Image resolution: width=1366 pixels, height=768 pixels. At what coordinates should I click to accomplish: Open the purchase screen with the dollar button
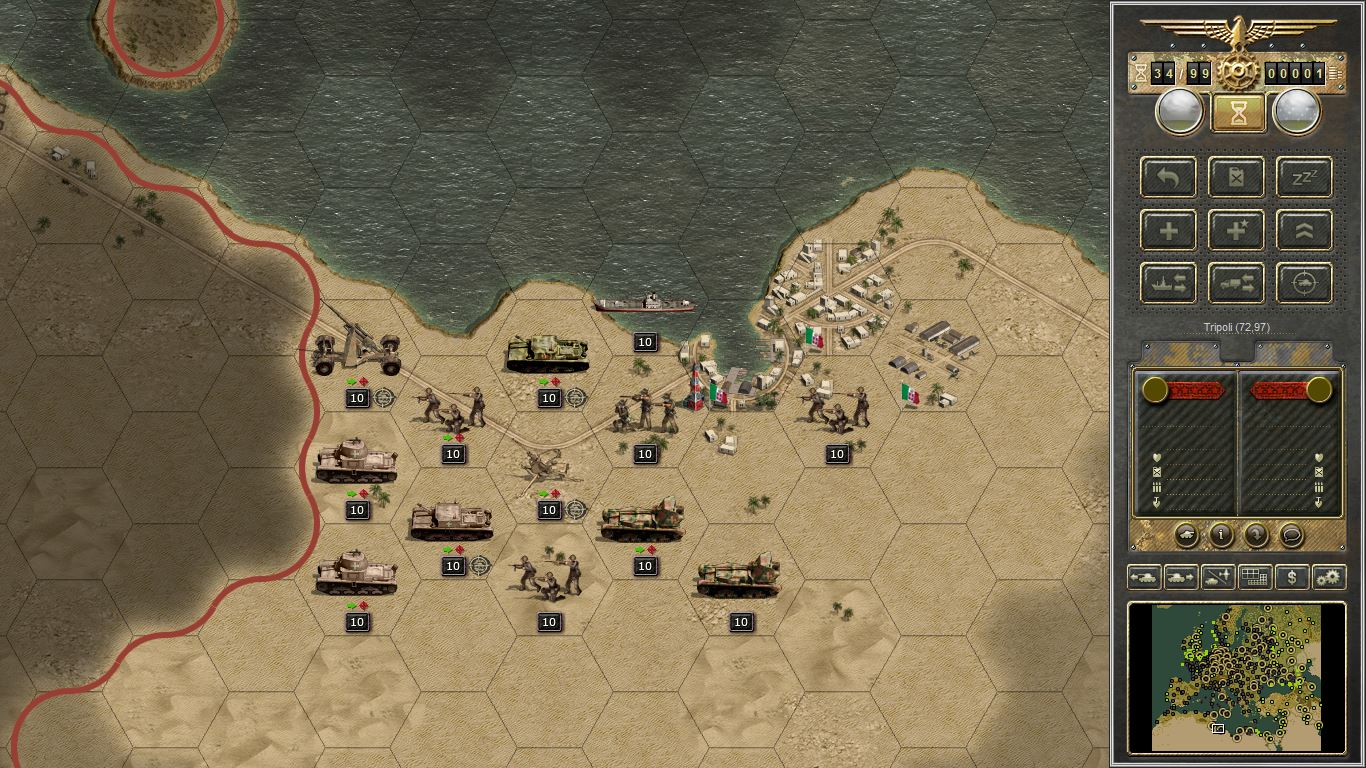1292,577
